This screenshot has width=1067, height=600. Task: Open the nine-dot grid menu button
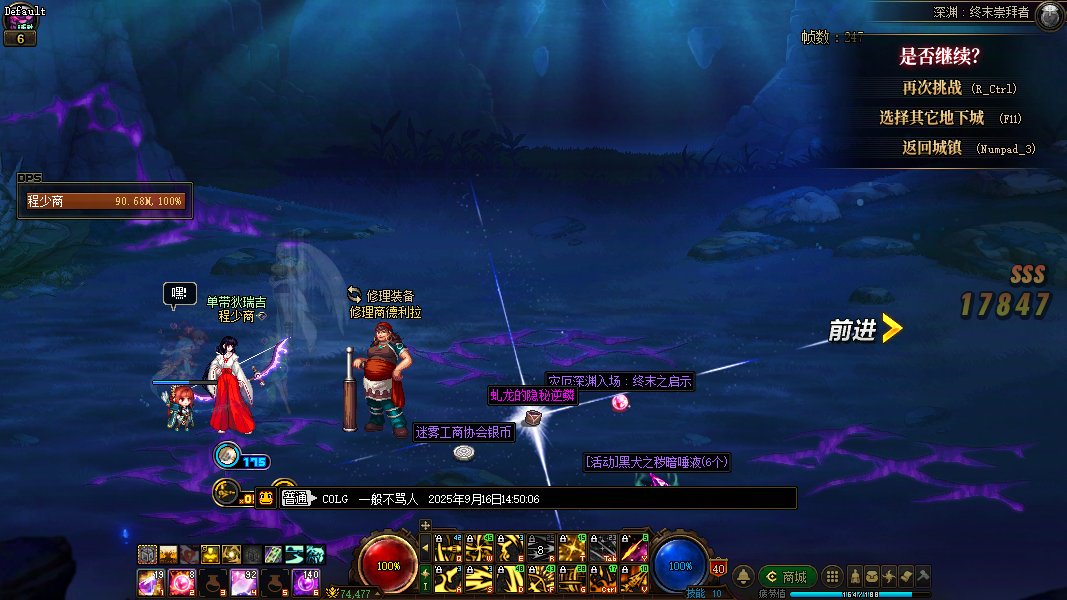[832, 577]
